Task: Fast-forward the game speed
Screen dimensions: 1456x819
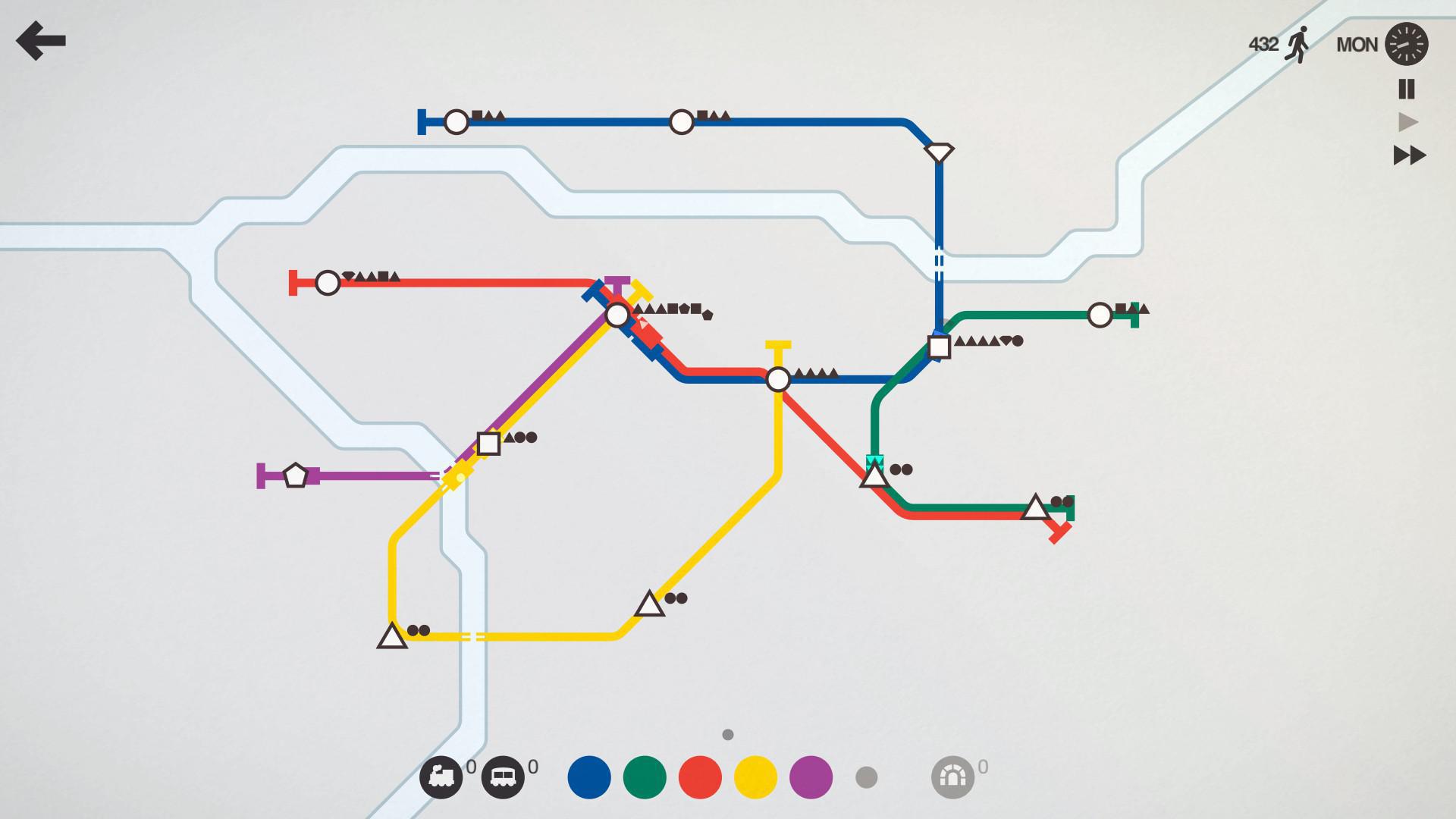Action: tap(1408, 155)
